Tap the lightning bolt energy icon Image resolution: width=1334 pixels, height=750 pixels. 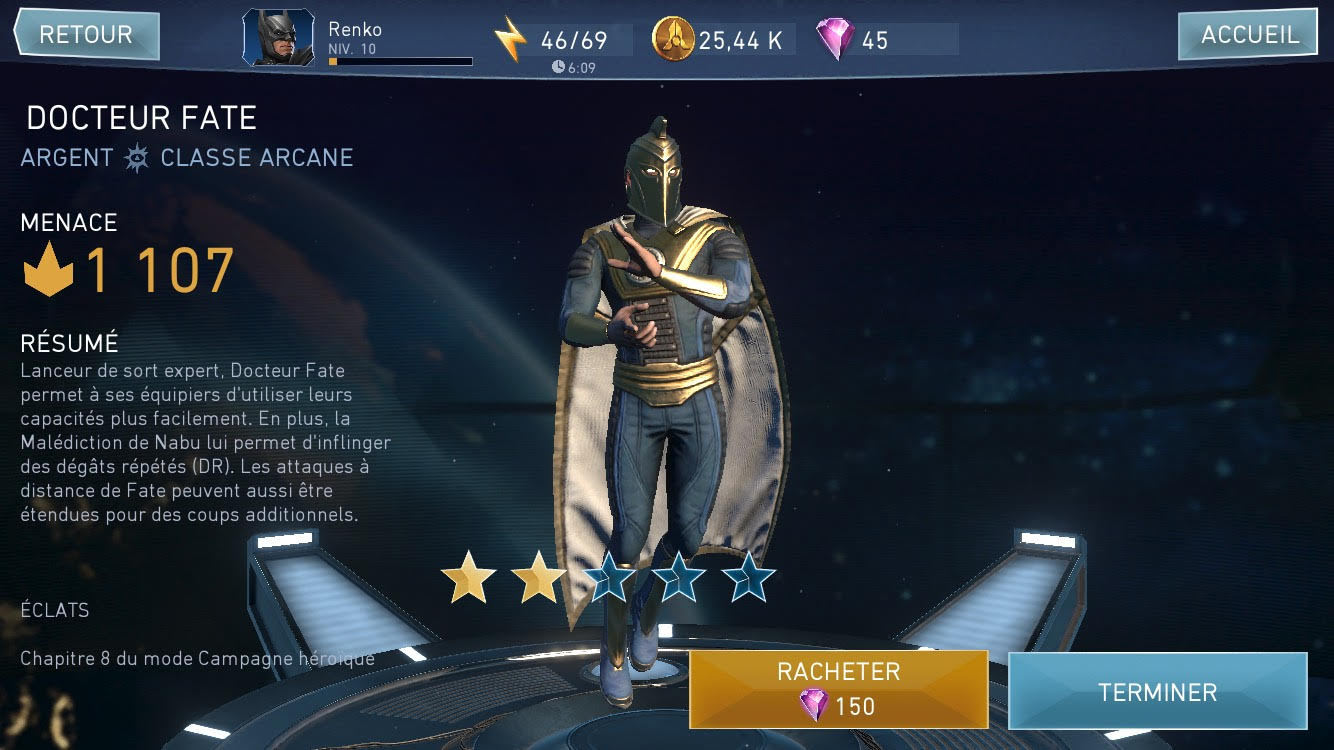tap(511, 40)
